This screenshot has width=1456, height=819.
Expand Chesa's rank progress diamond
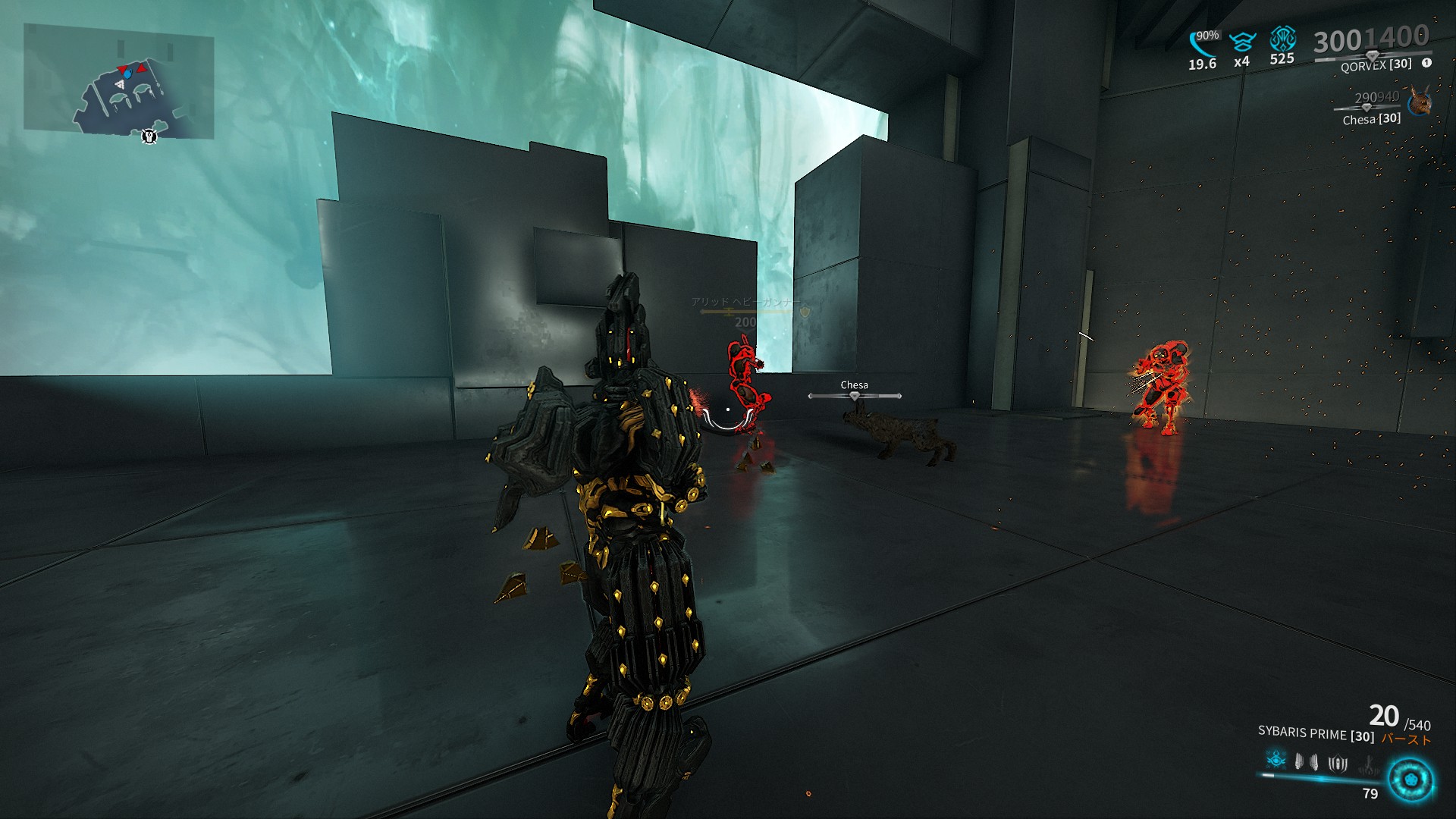pyautogui.click(x=1367, y=109)
